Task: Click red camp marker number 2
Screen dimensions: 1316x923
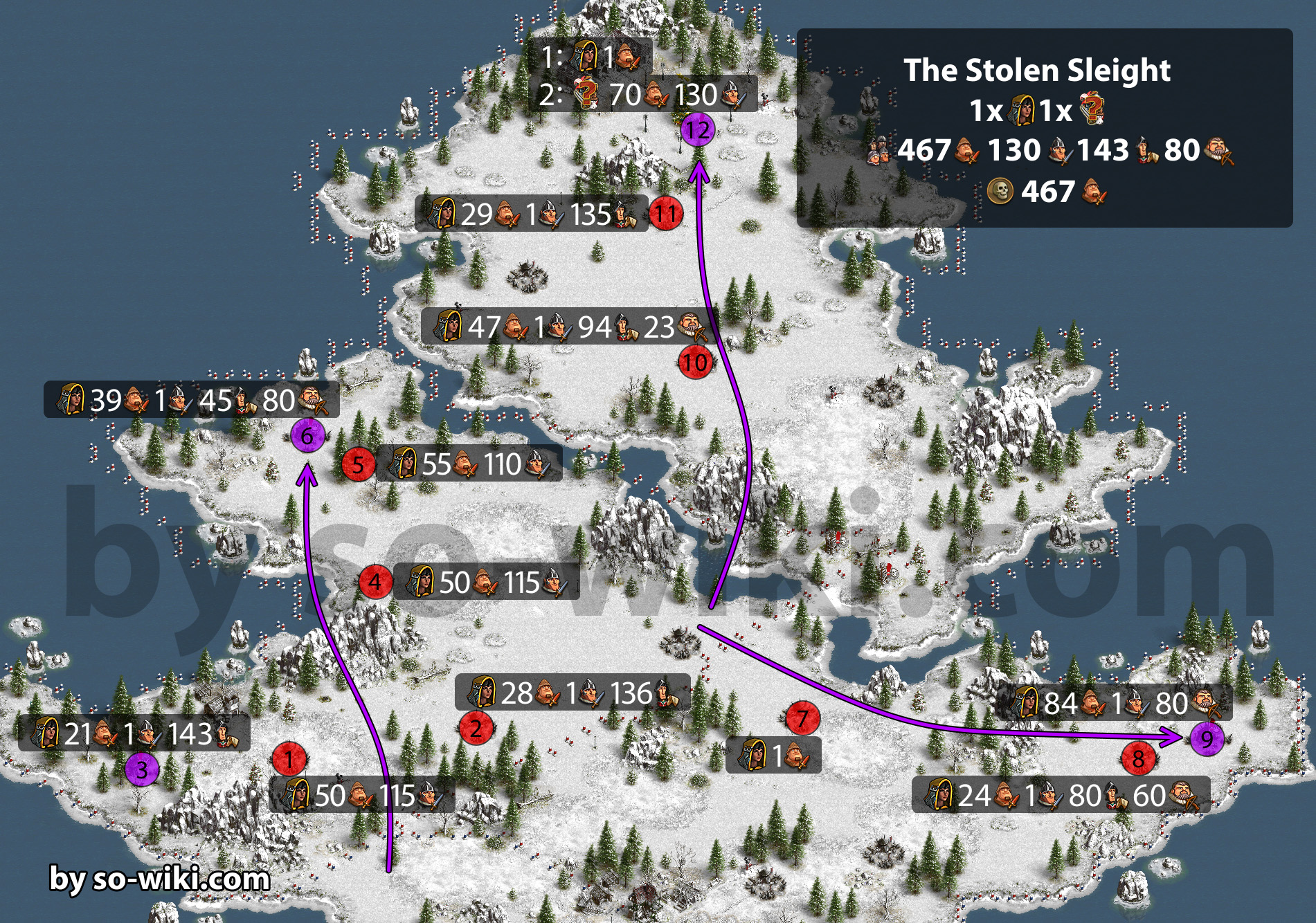Action: pyautogui.click(x=476, y=728)
